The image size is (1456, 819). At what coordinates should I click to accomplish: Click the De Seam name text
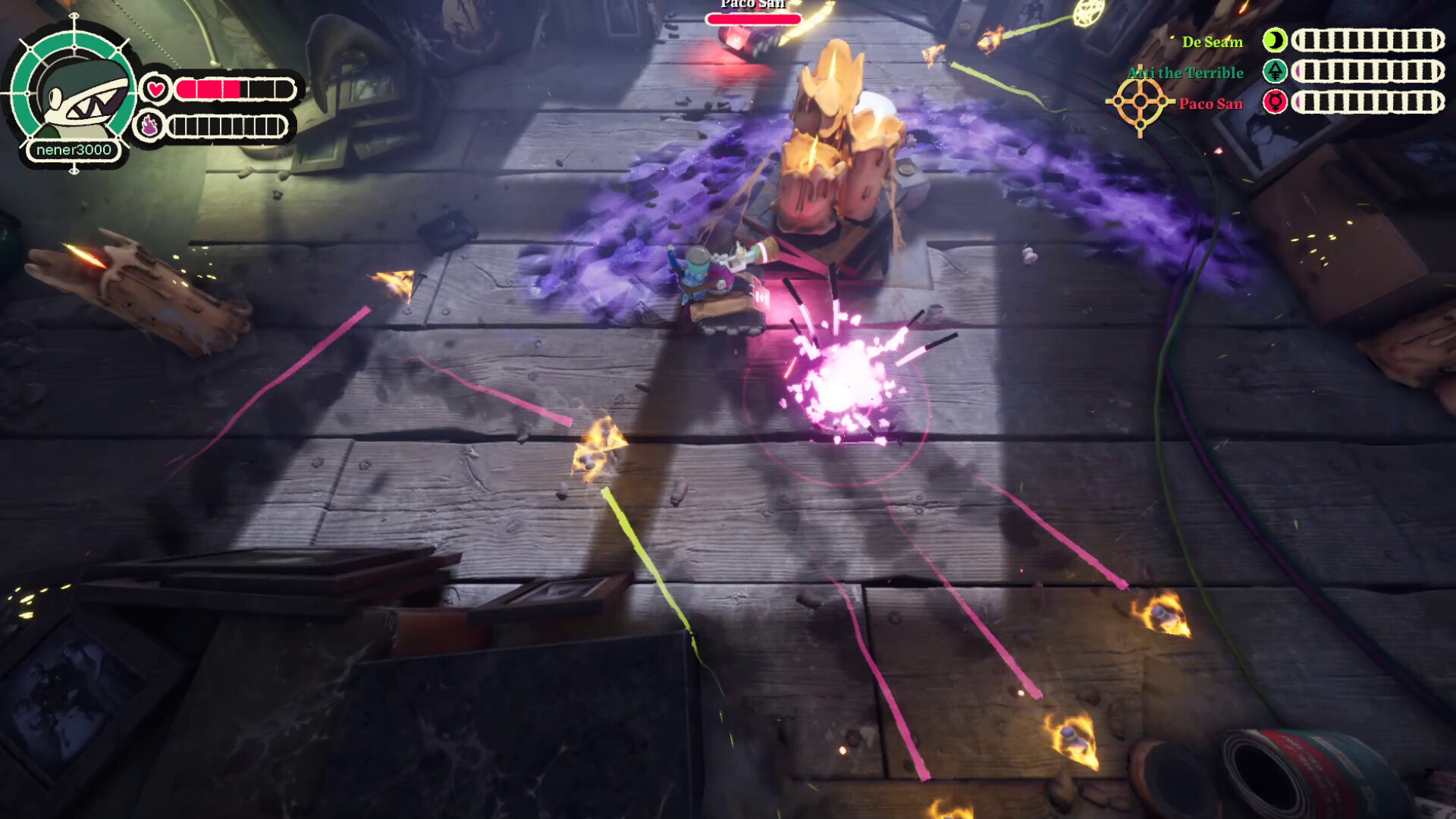pyautogui.click(x=1211, y=42)
